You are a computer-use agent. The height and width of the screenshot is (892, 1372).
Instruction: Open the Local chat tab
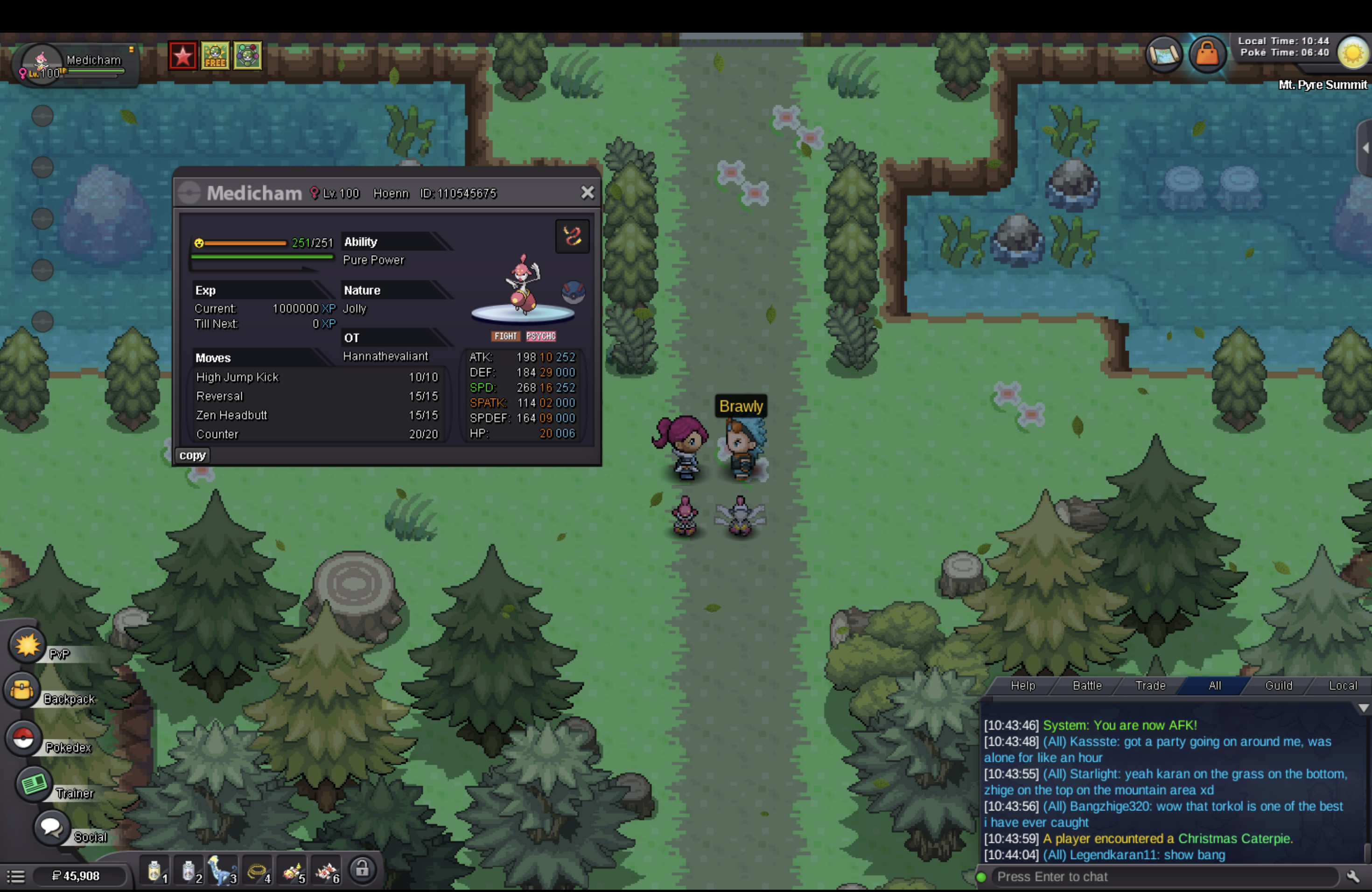point(1343,686)
